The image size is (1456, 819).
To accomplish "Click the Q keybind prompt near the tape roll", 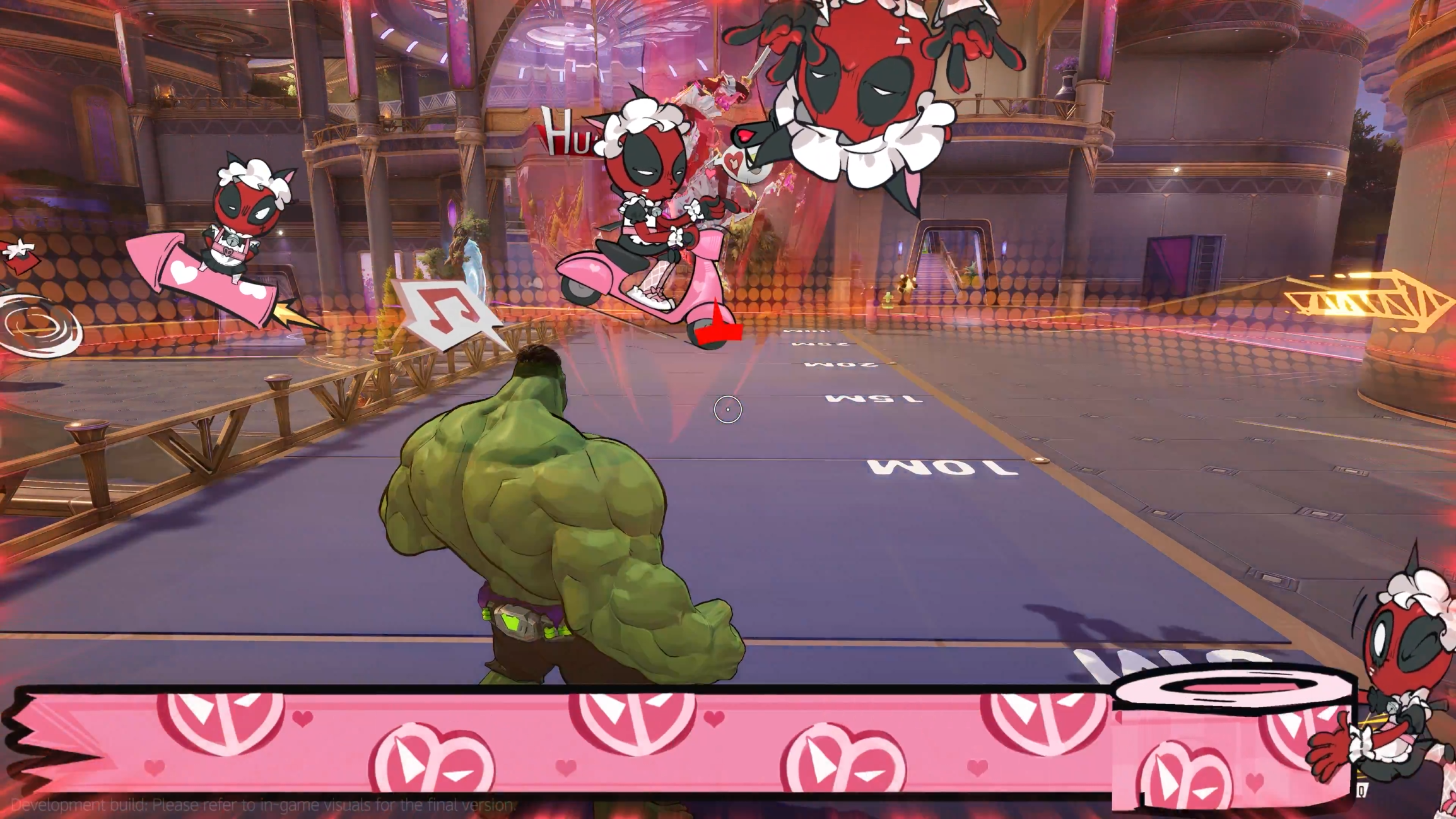I will 1361,791.
